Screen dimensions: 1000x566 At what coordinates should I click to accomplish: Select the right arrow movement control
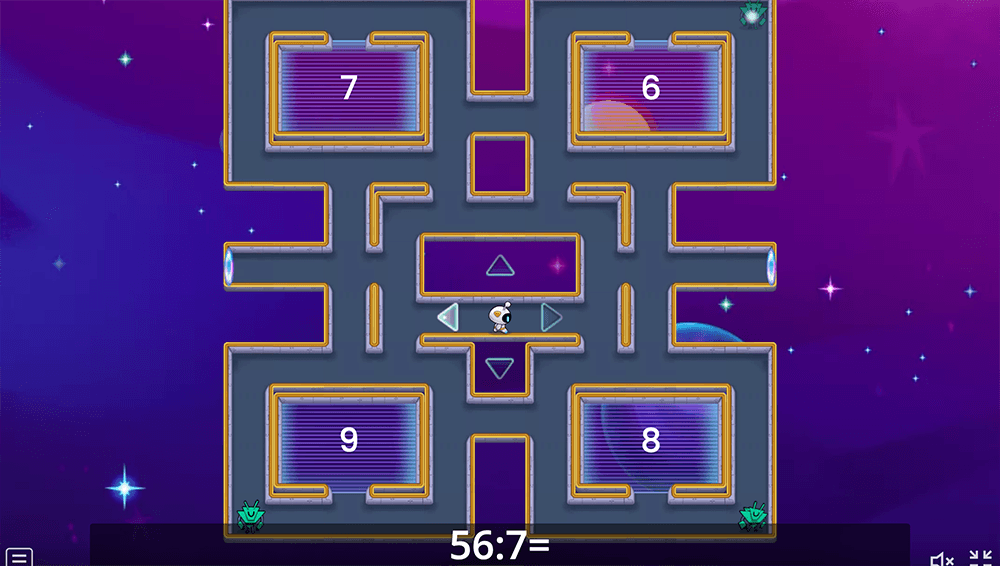[x=551, y=317]
